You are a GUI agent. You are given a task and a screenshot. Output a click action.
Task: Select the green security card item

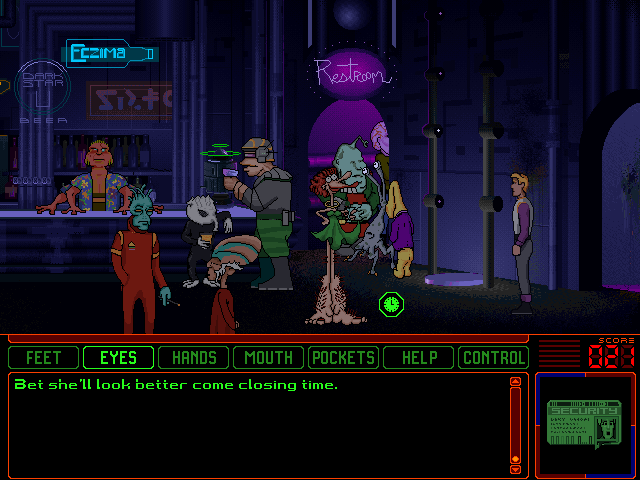[584, 424]
